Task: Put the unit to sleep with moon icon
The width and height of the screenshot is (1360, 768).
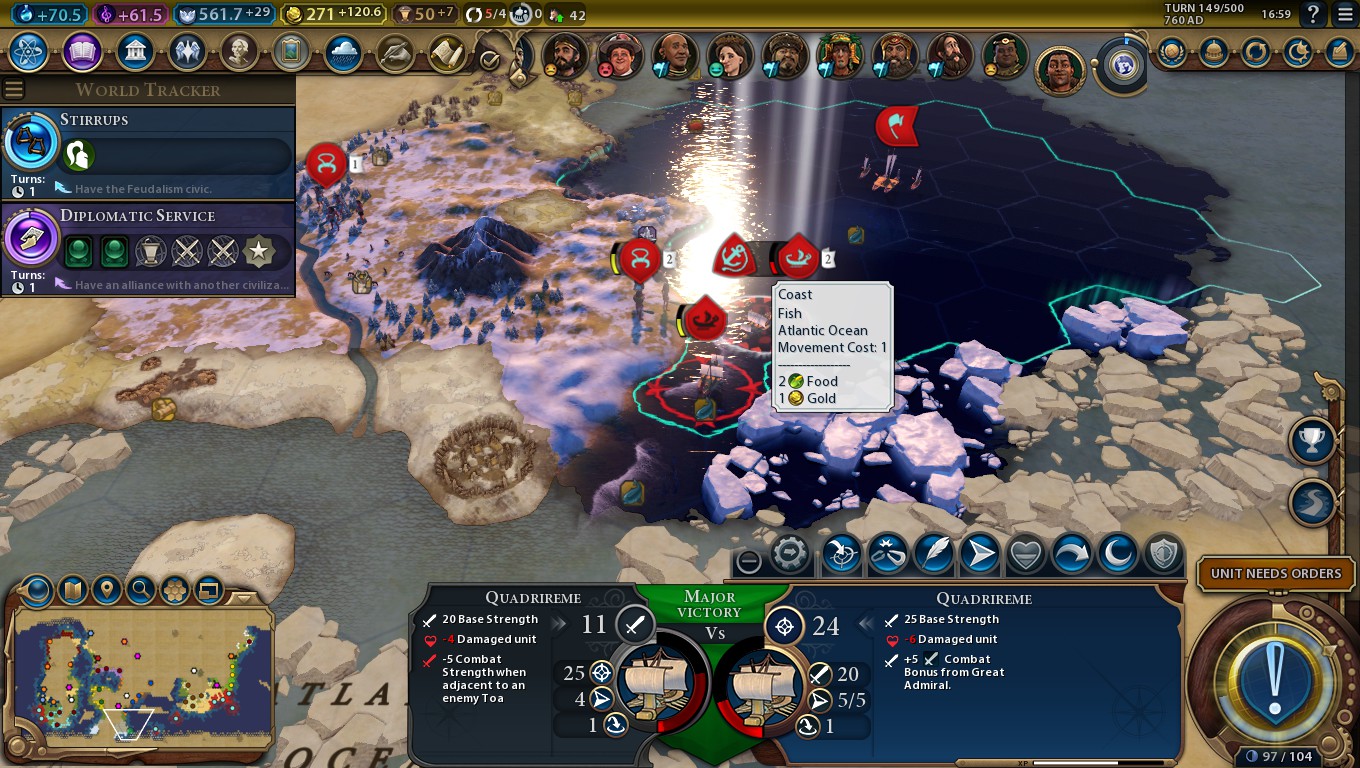Action: (x=1117, y=555)
